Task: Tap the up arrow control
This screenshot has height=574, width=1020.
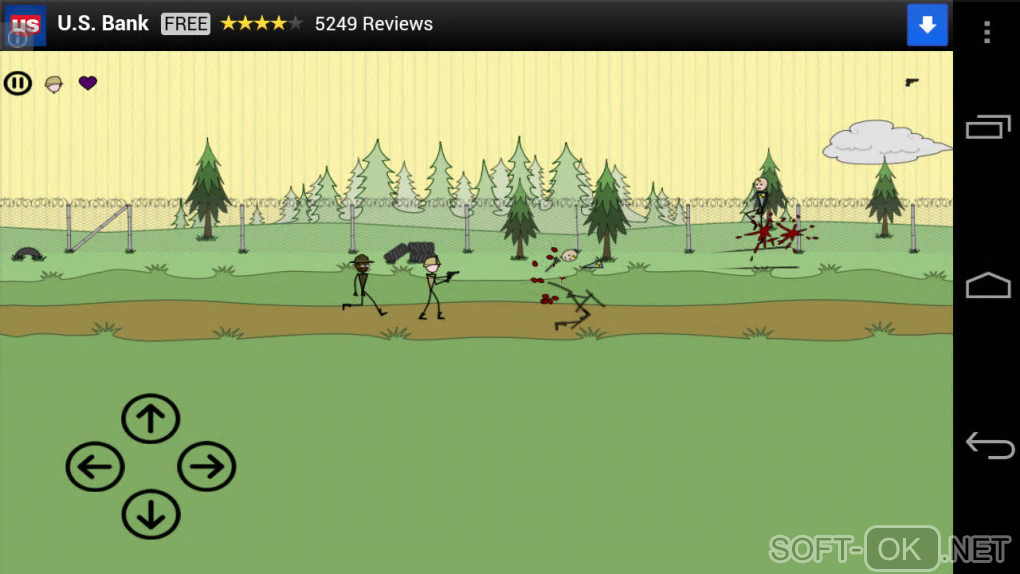Action: [151, 419]
